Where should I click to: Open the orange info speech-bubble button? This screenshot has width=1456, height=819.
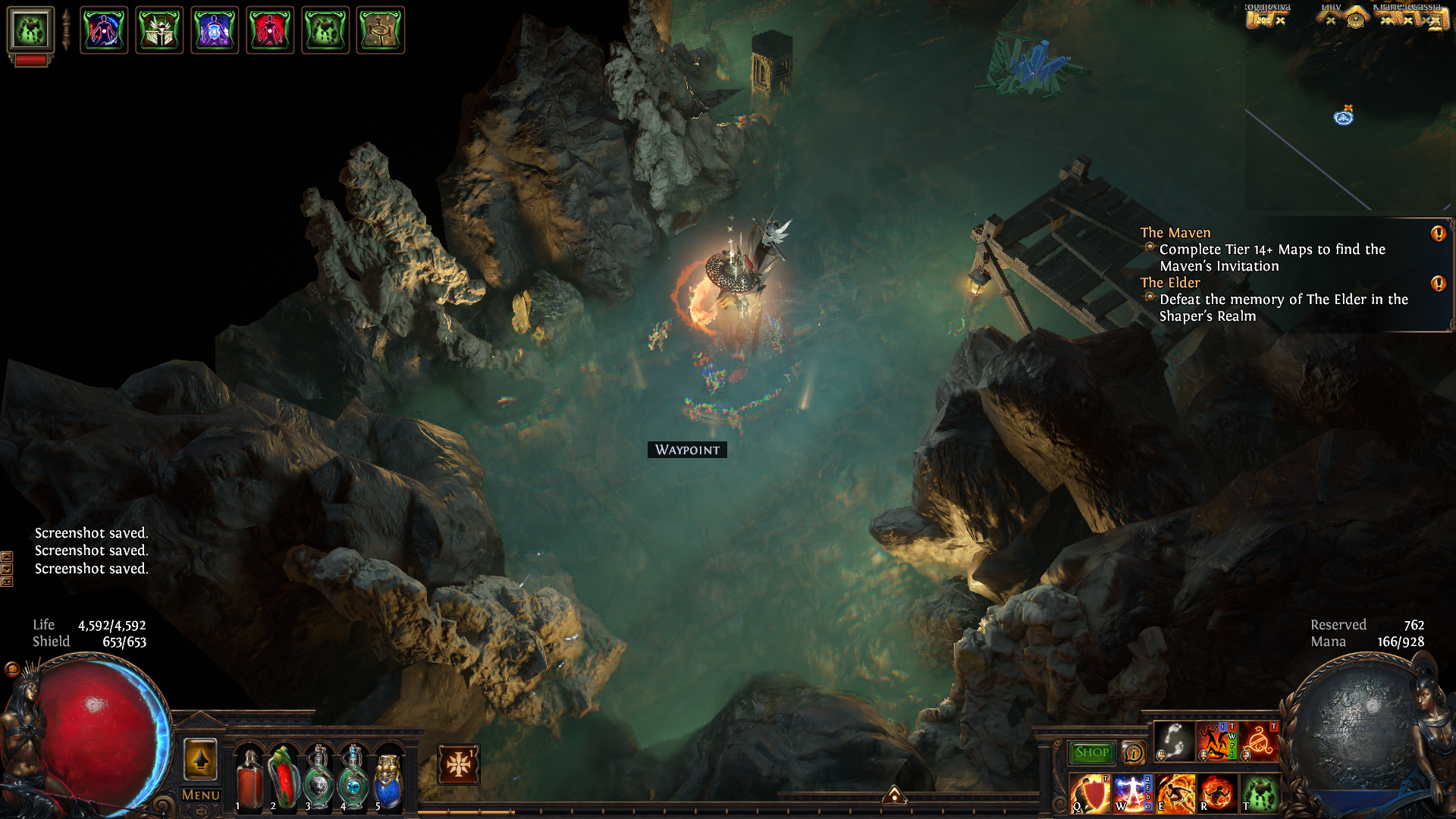[1133, 753]
